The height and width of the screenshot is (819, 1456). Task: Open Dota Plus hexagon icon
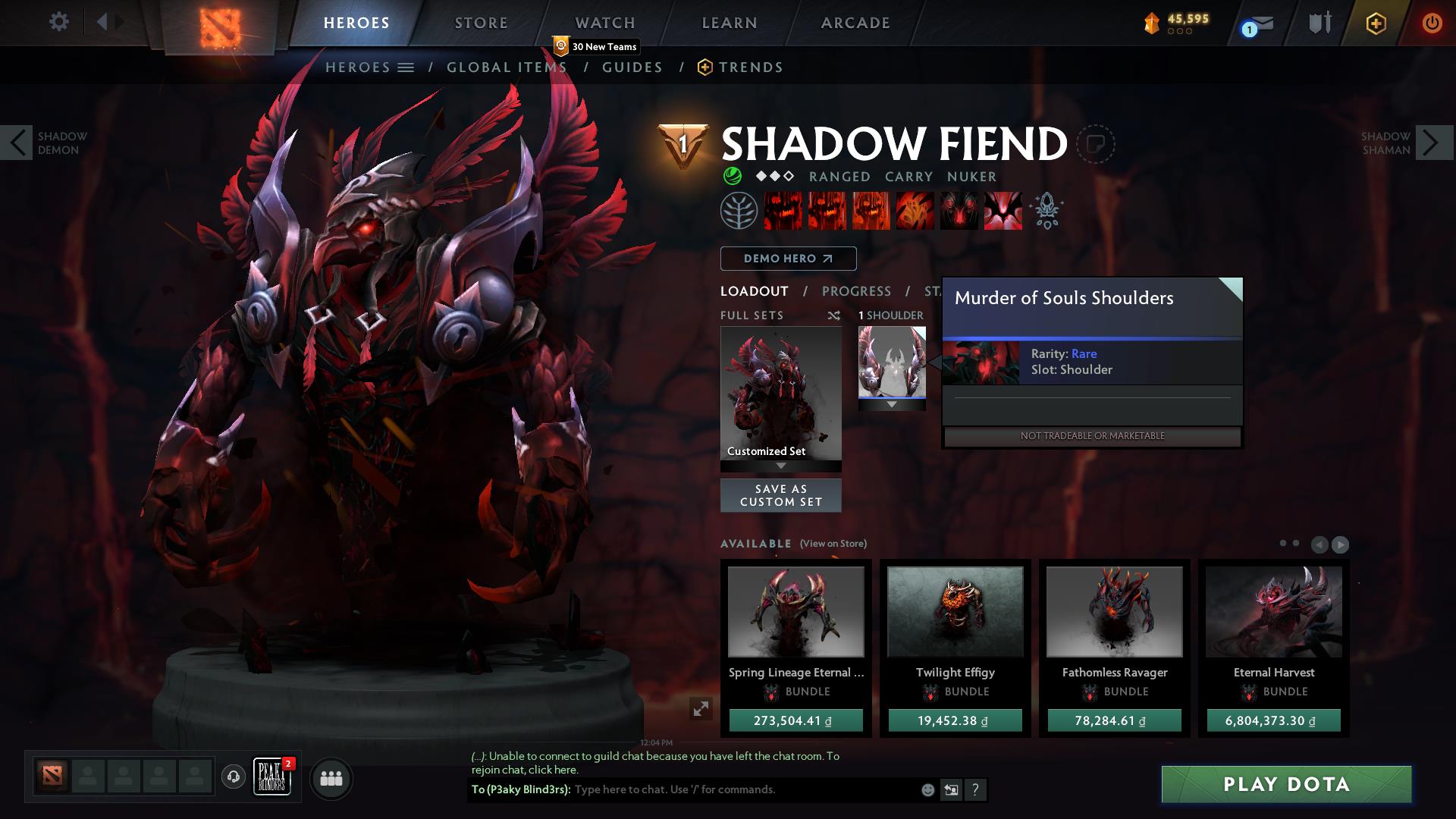click(1375, 24)
